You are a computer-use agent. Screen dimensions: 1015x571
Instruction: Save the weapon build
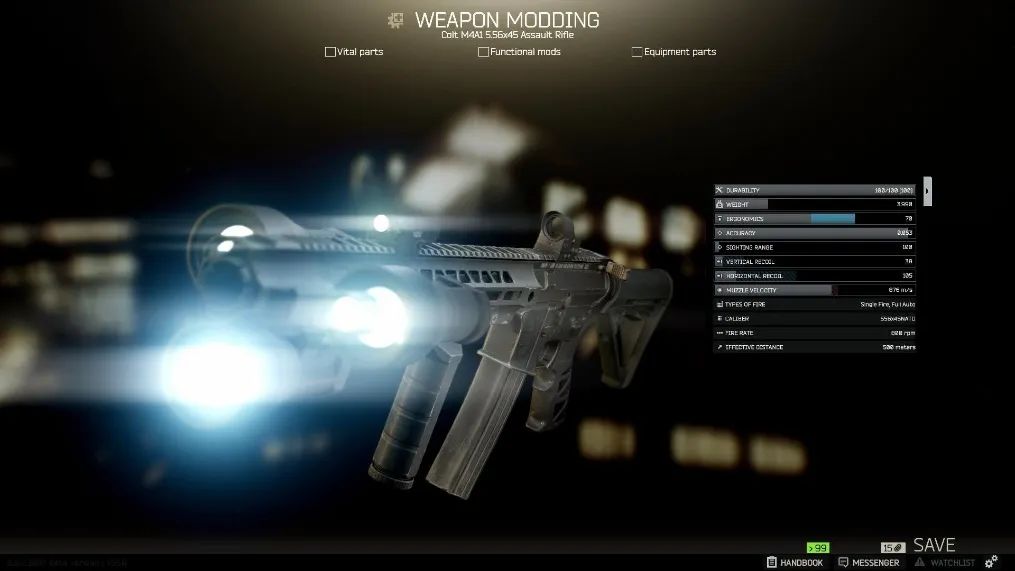(x=934, y=546)
